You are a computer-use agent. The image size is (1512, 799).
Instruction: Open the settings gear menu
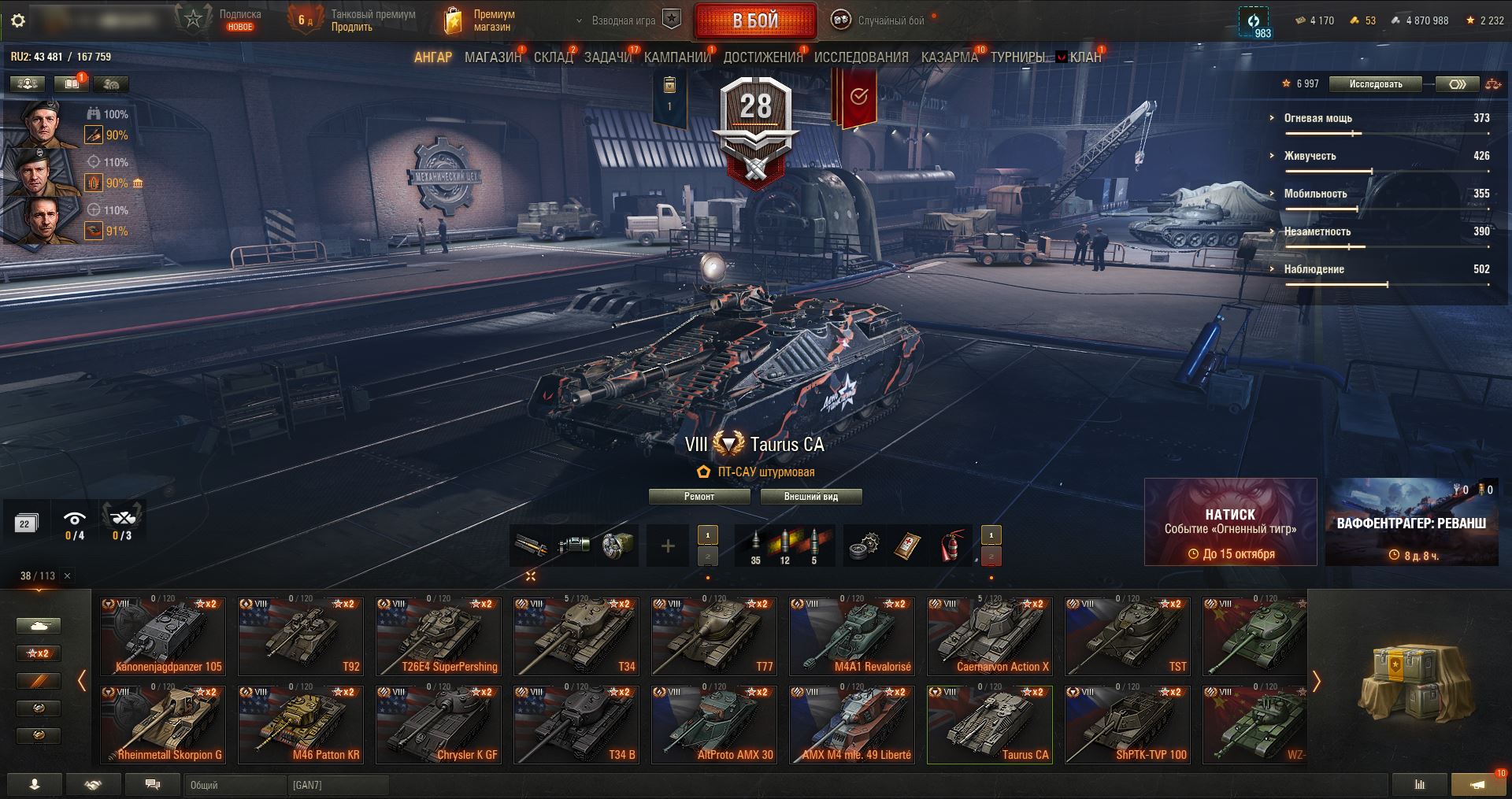click(x=18, y=21)
